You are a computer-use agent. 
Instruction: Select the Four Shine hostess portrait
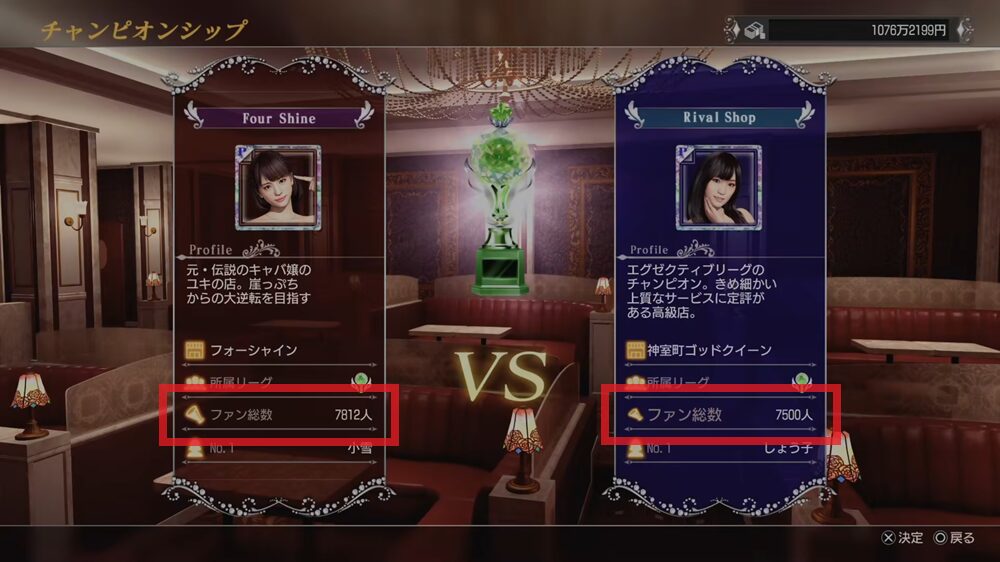coord(278,188)
